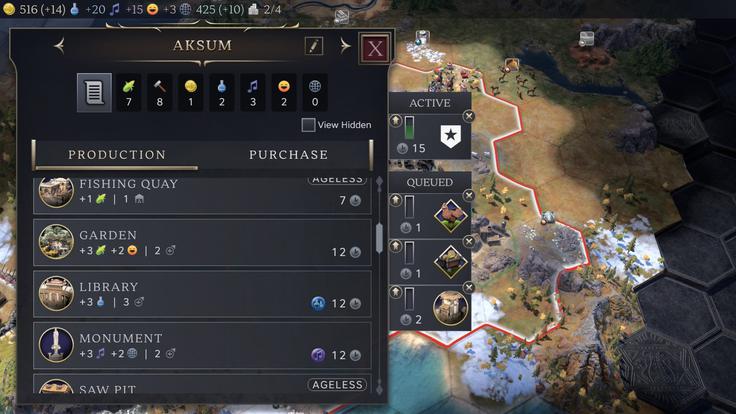
Task: Go to the previous city arrow
Action: point(59,46)
